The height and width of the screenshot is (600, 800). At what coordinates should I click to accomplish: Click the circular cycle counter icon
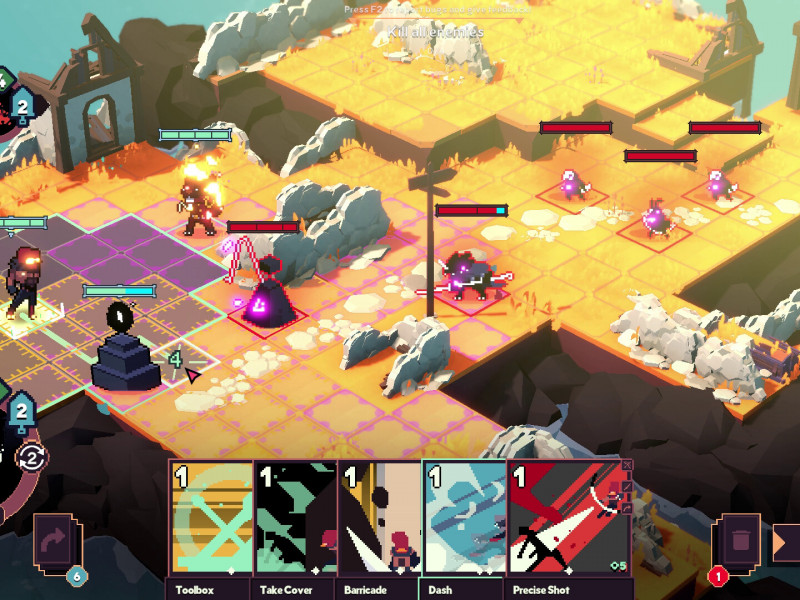pyautogui.click(x=32, y=458)
